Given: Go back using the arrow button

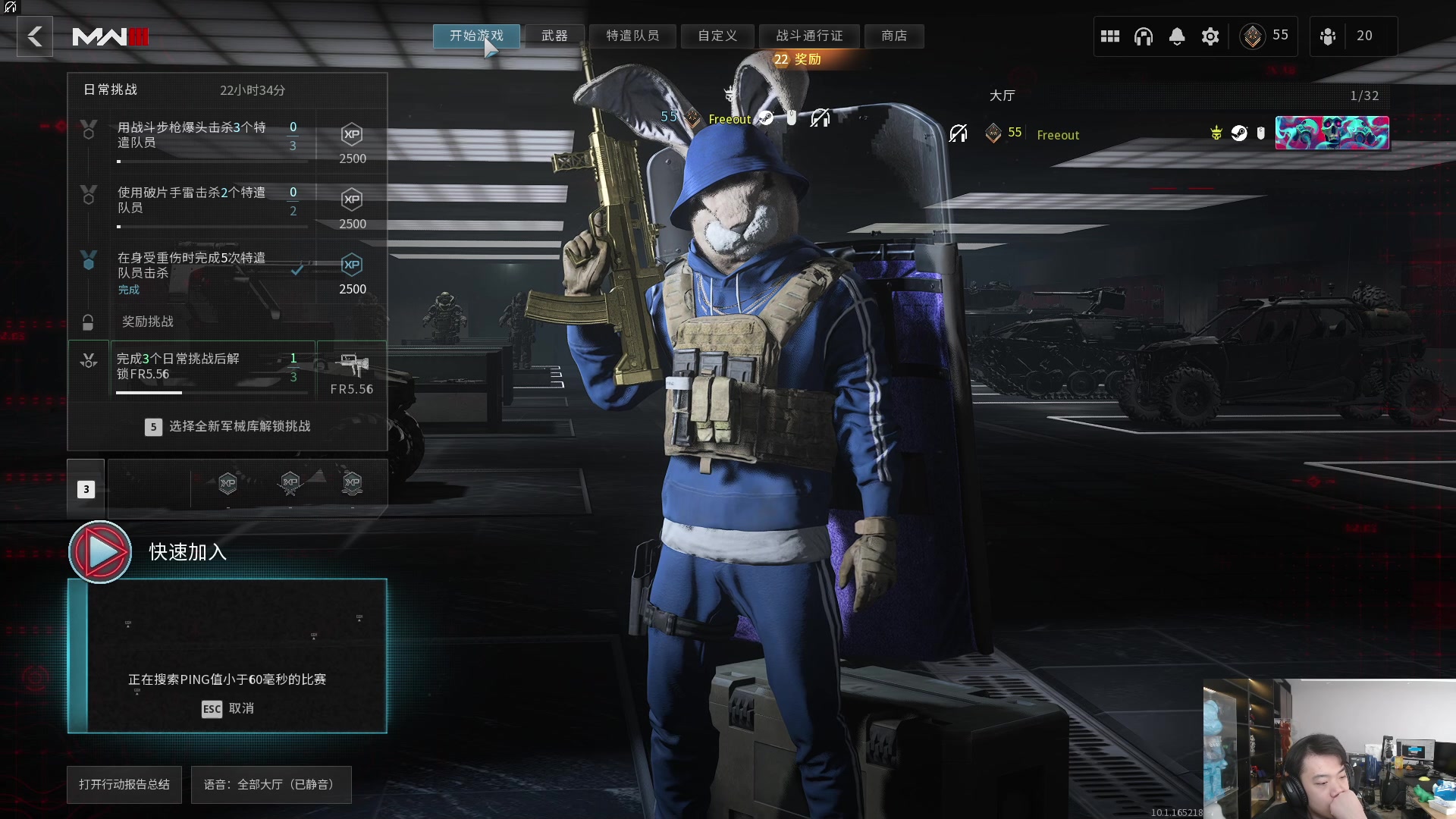Looking at the screenshot, I should [35, 36].
